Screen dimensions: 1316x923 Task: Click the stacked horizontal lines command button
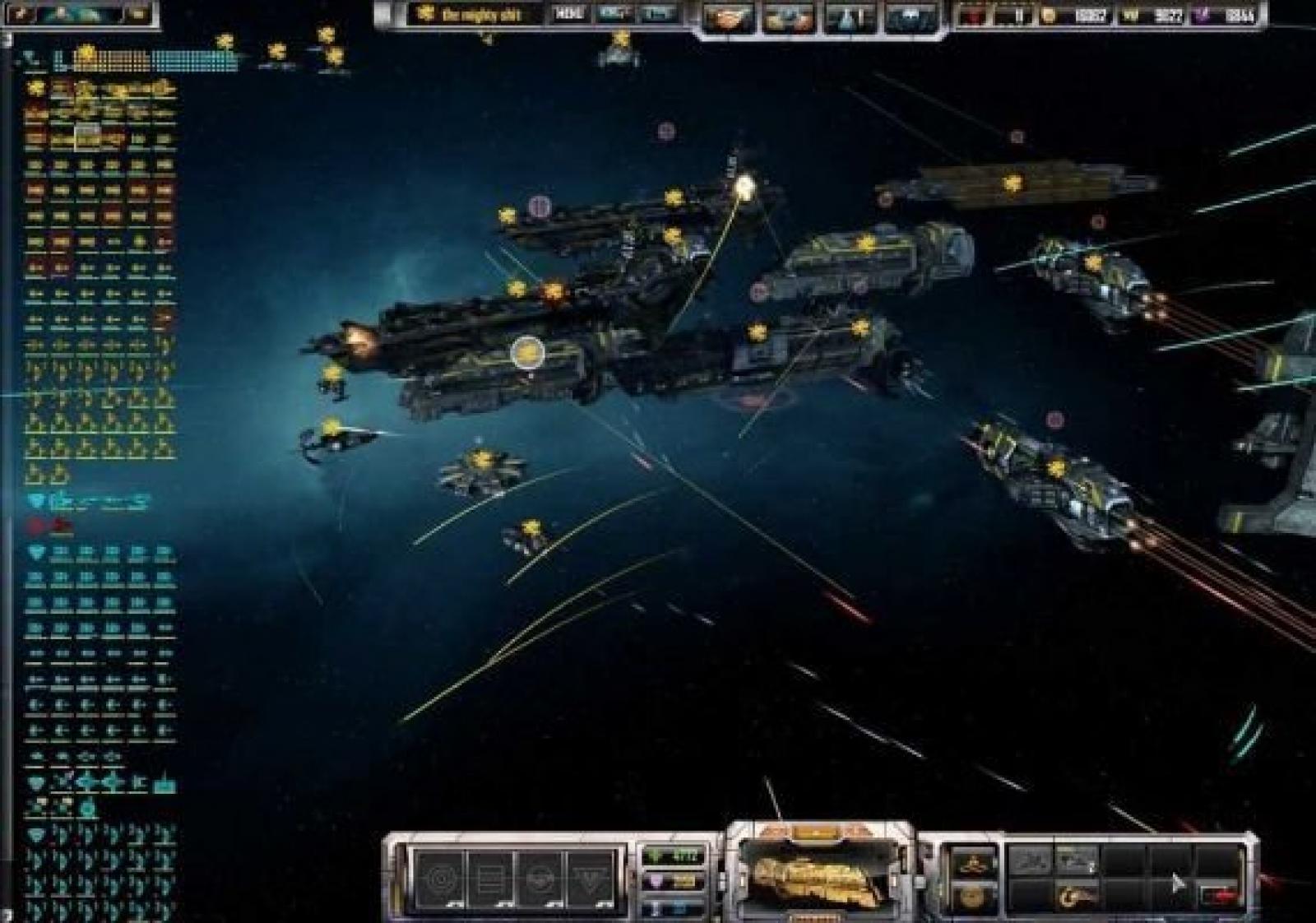click(x=490, y=875)
